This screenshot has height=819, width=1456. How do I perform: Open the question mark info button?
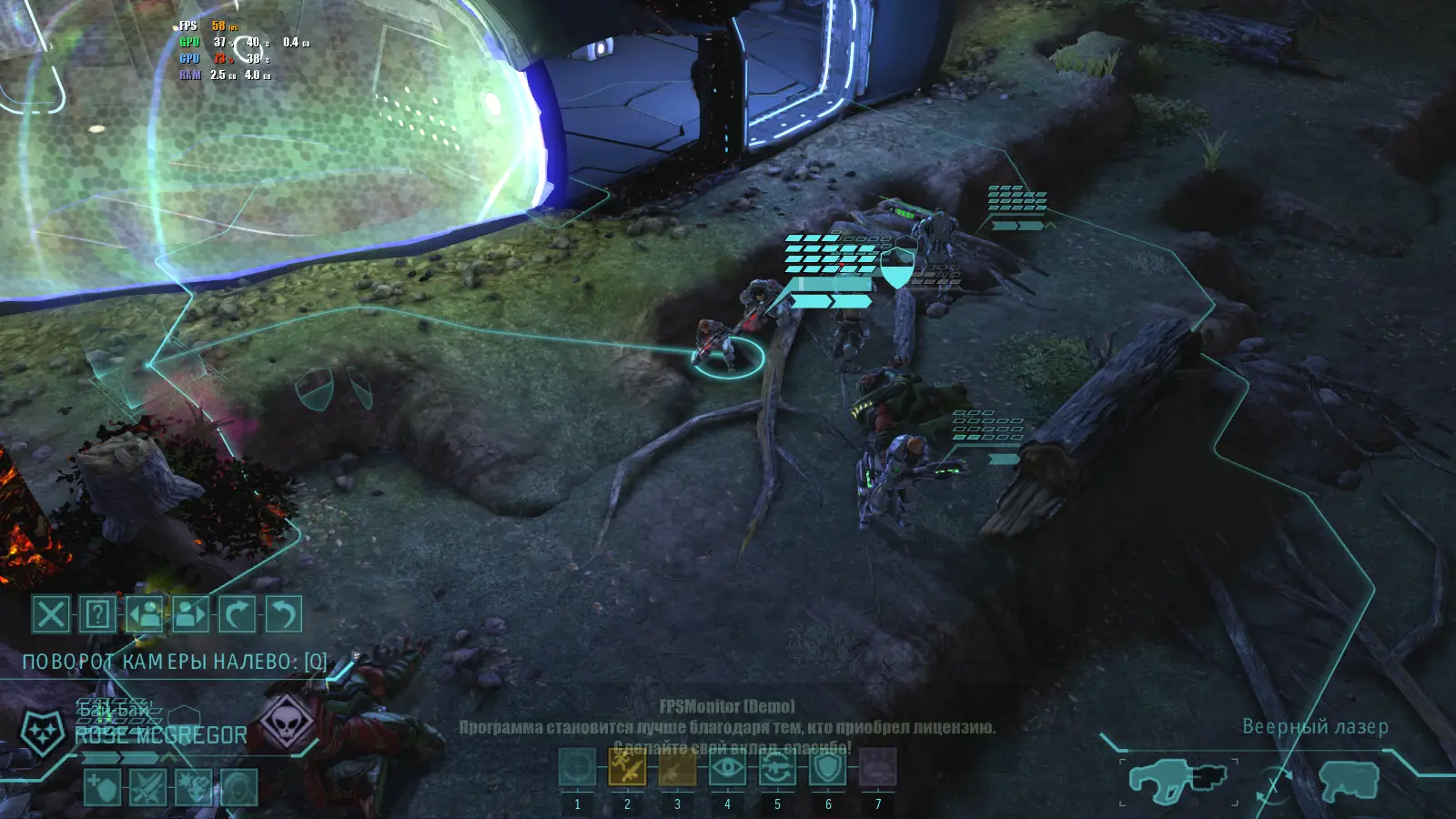click(97, 614)
